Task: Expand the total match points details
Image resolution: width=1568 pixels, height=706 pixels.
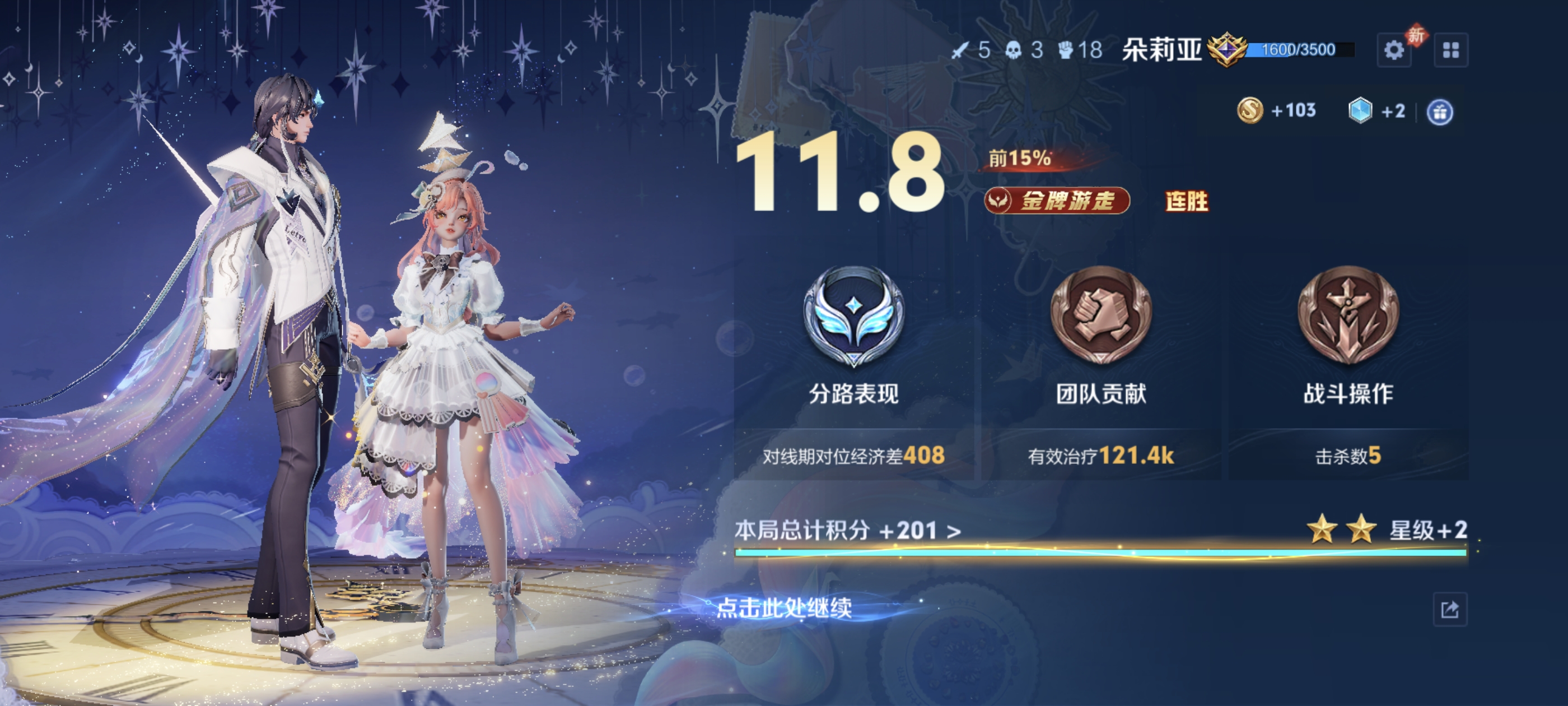Action: (847, 531)
